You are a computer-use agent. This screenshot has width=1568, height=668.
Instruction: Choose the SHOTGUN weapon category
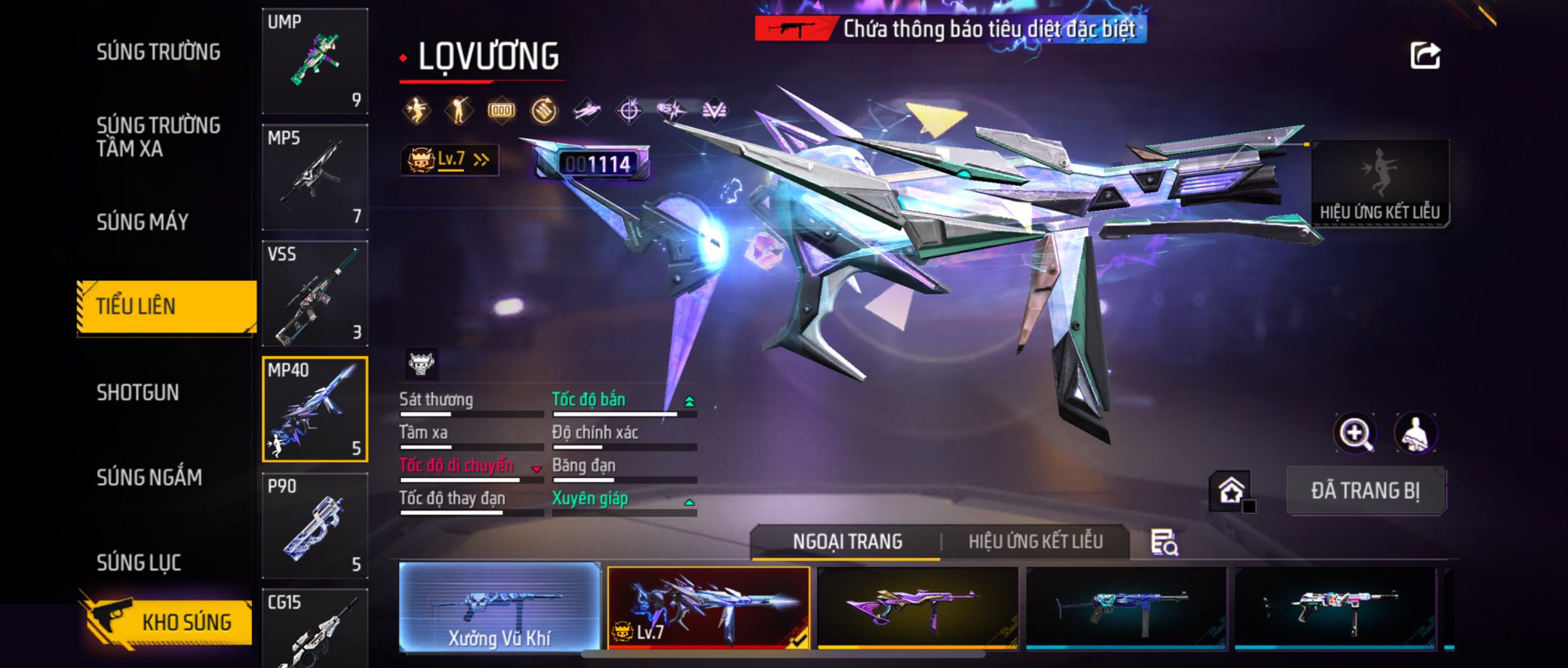[x=138, y=392]
